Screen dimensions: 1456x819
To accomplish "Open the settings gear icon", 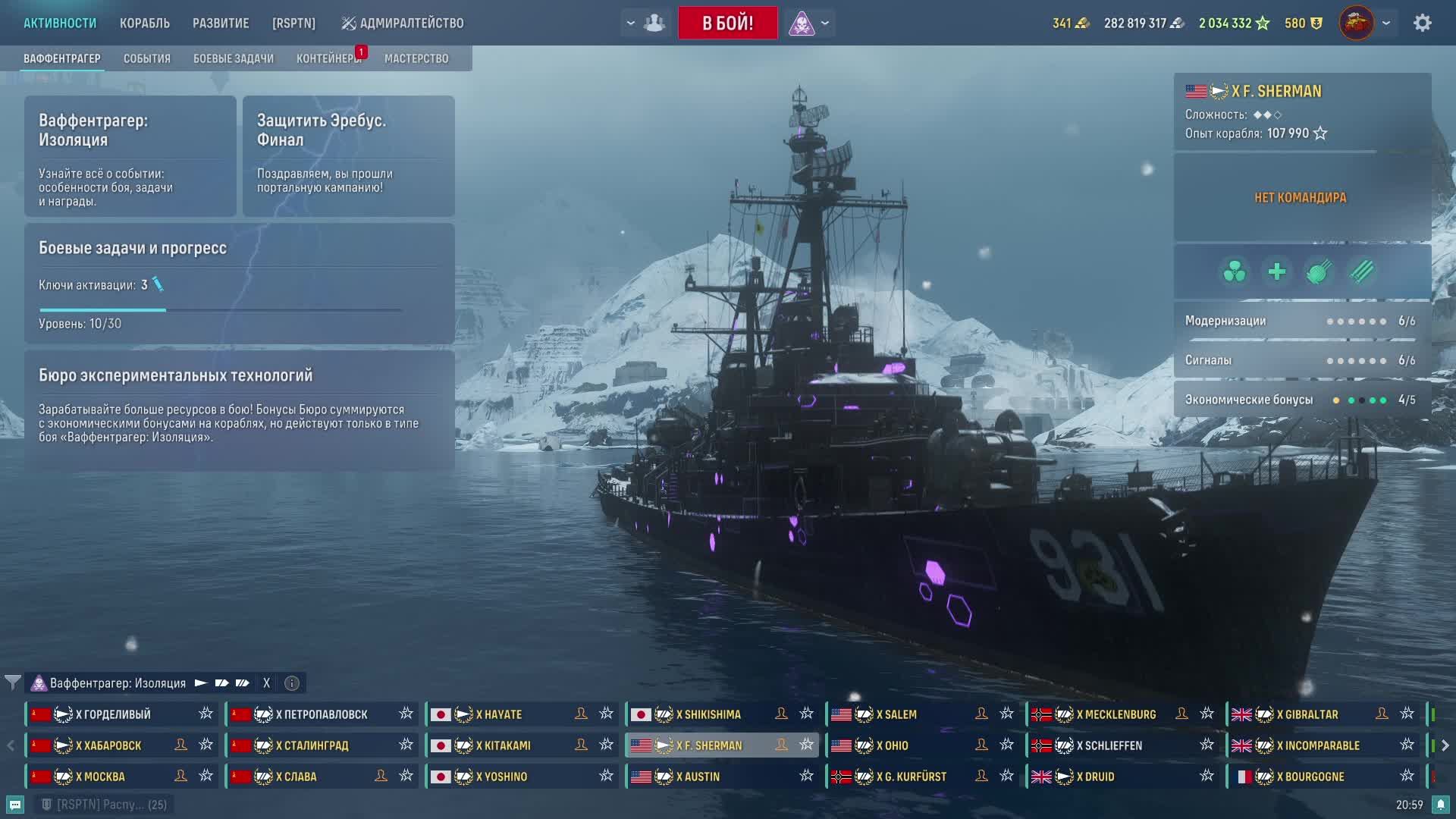I will point(1422,23).
